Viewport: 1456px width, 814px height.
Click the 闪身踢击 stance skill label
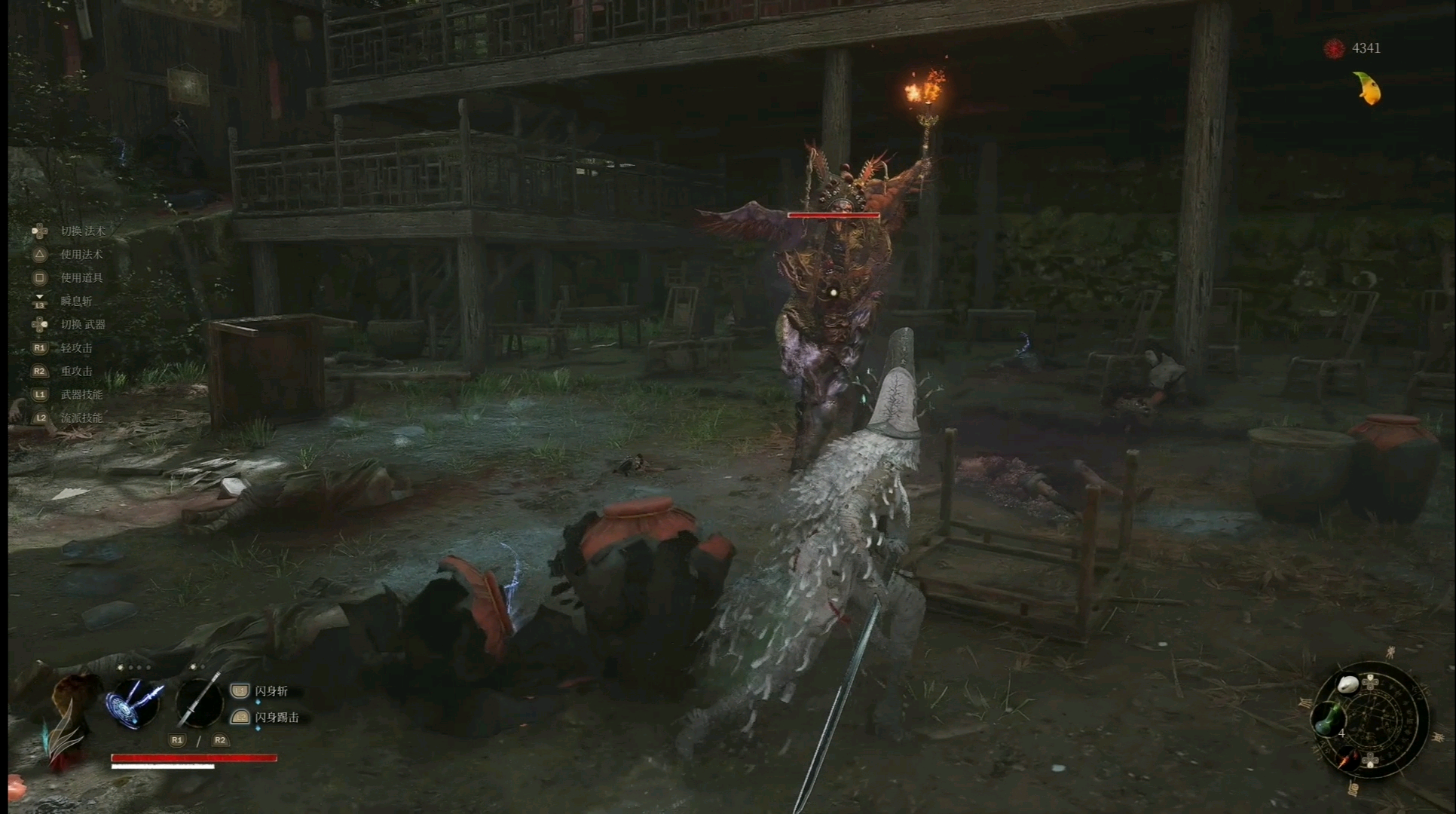tap(277, 718)
